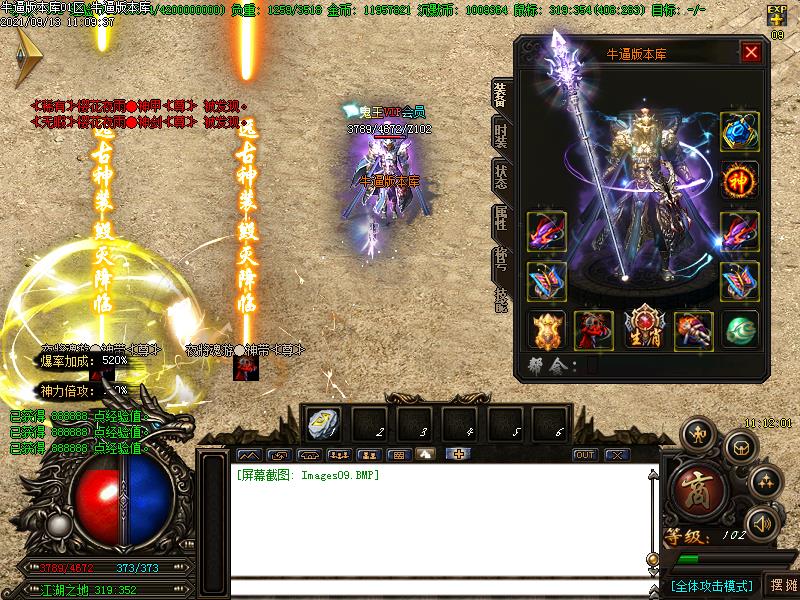Open the 摆摊 stall button
Screen dimensions: 800x600
(782, 584)
